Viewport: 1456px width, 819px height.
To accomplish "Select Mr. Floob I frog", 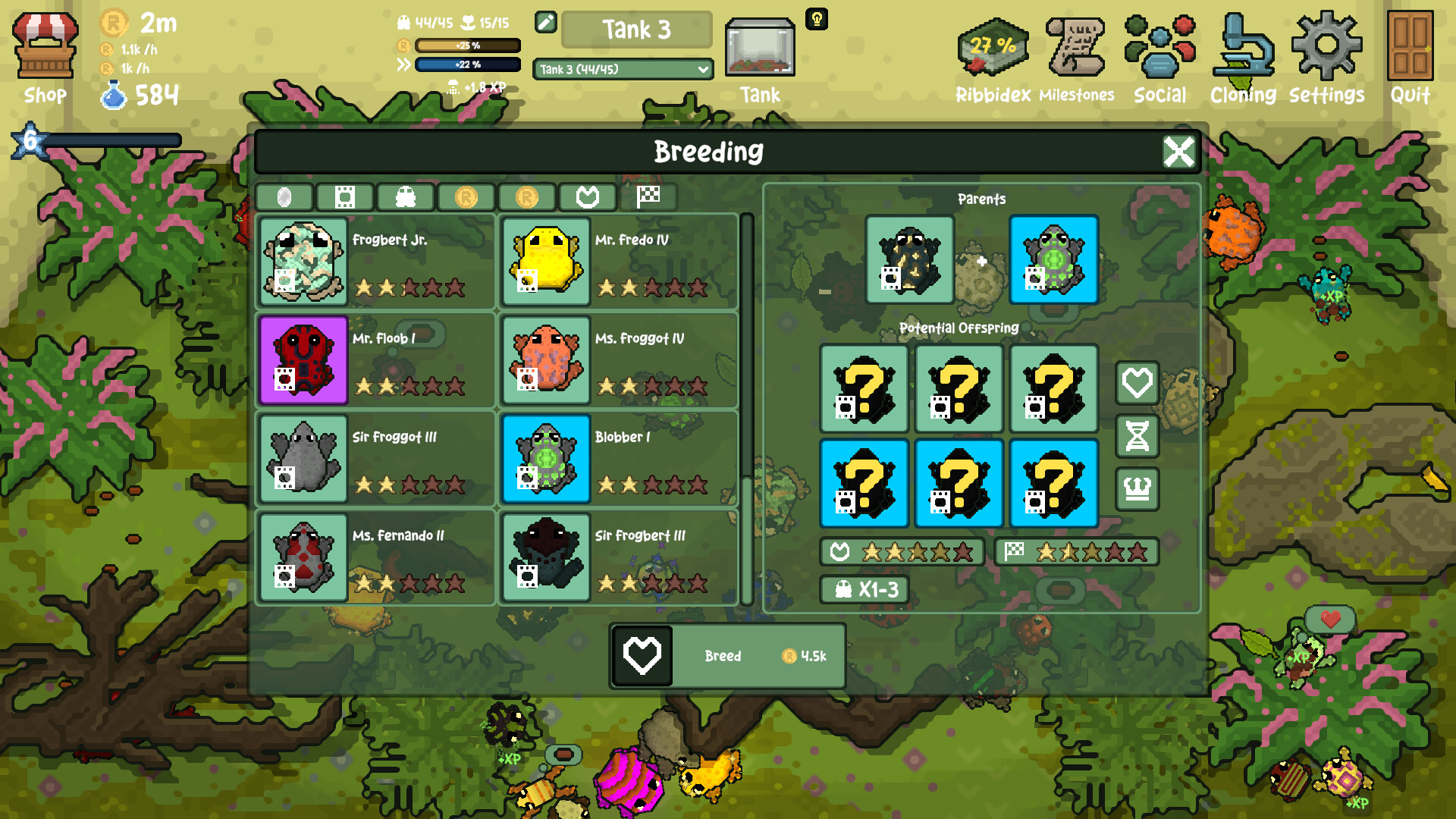I will 376,360.
